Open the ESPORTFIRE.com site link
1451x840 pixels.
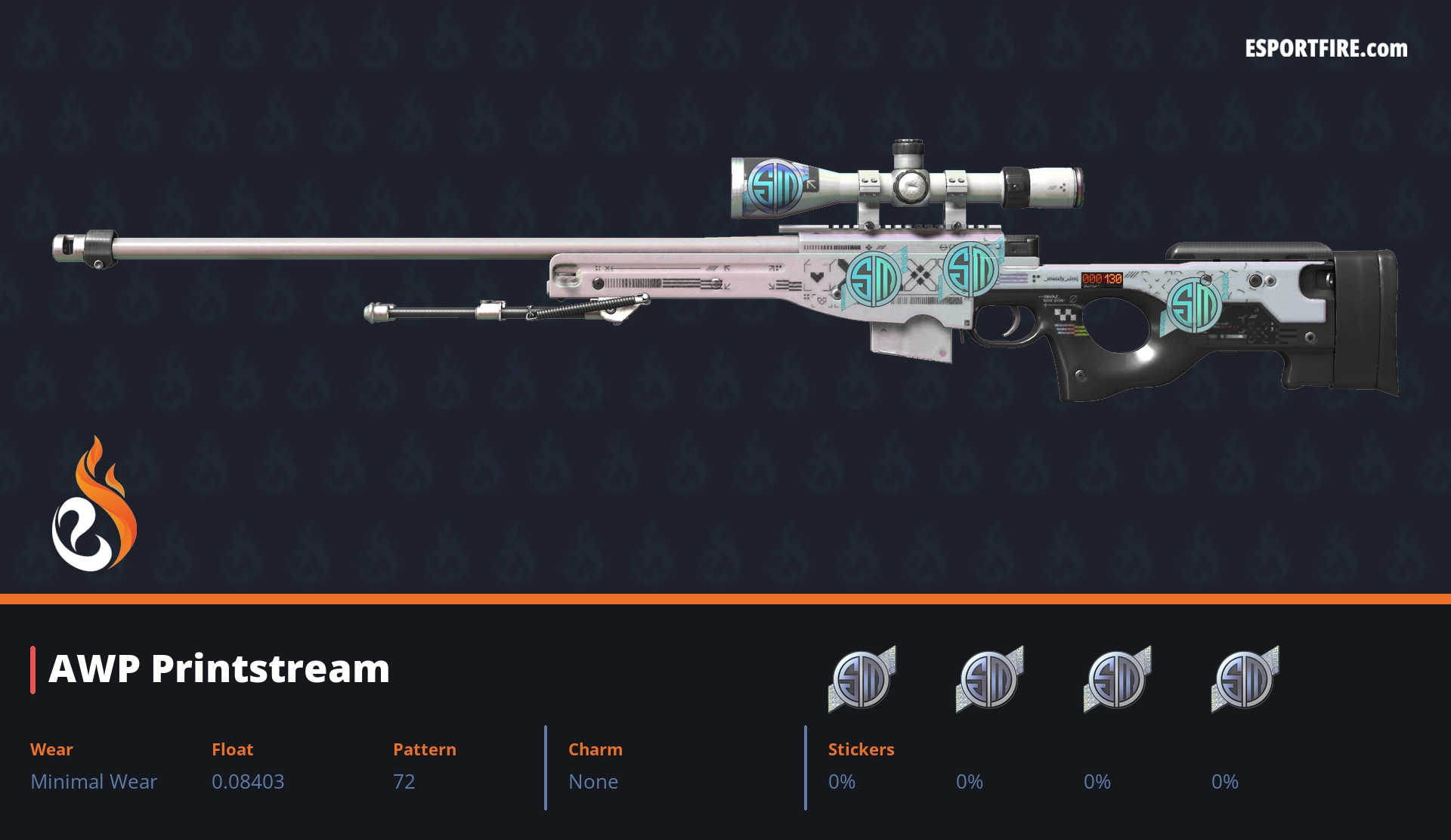[1326, 49]
